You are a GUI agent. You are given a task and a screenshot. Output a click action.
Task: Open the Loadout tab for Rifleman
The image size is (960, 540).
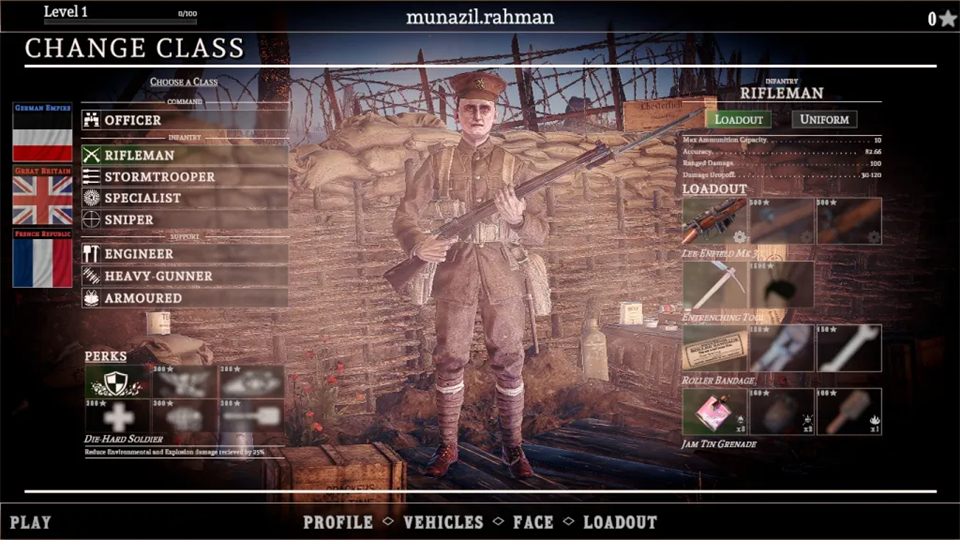click(x=740, y=119)
